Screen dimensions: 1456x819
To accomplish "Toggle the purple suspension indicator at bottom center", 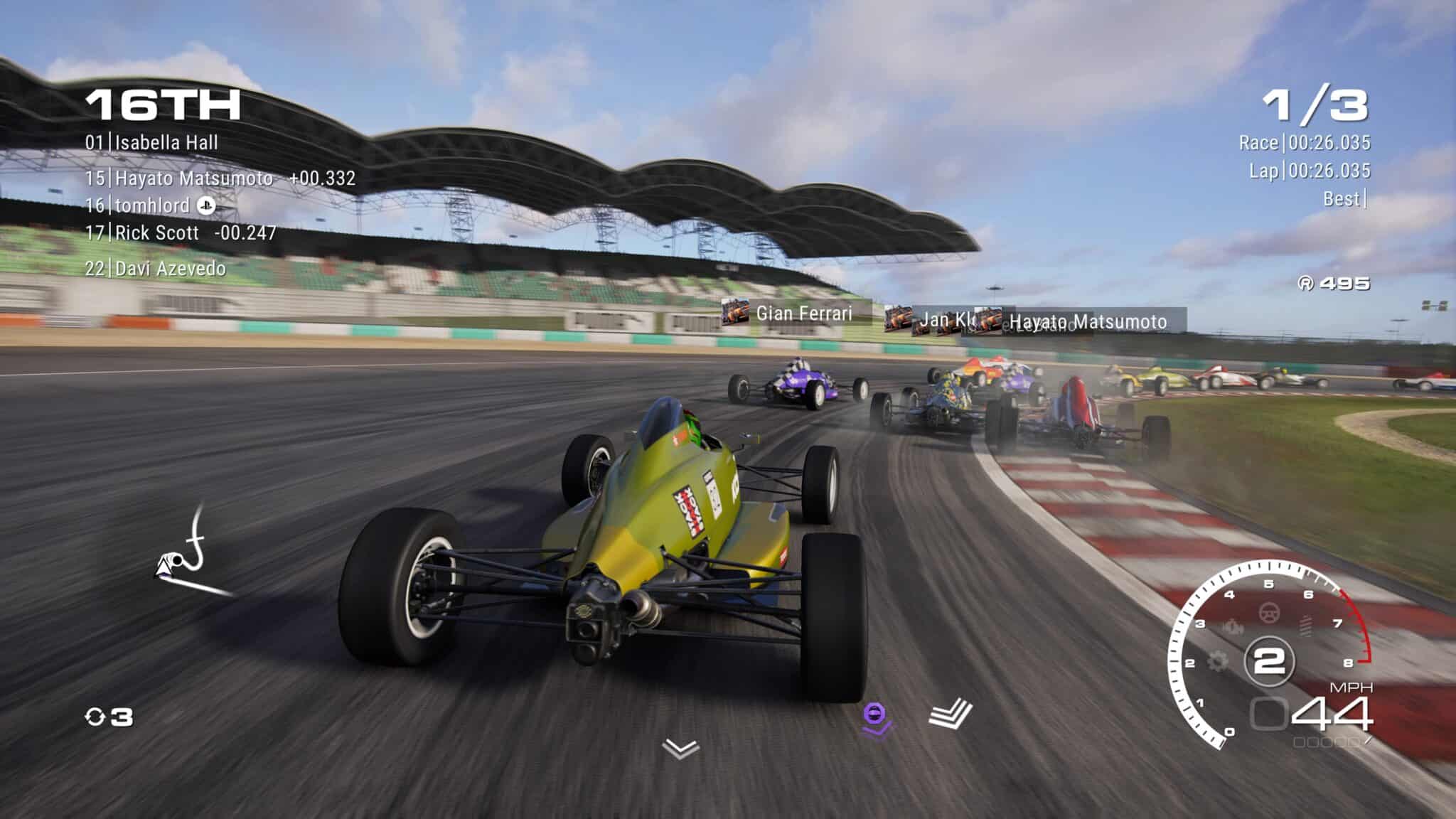I will coord(874,717).
